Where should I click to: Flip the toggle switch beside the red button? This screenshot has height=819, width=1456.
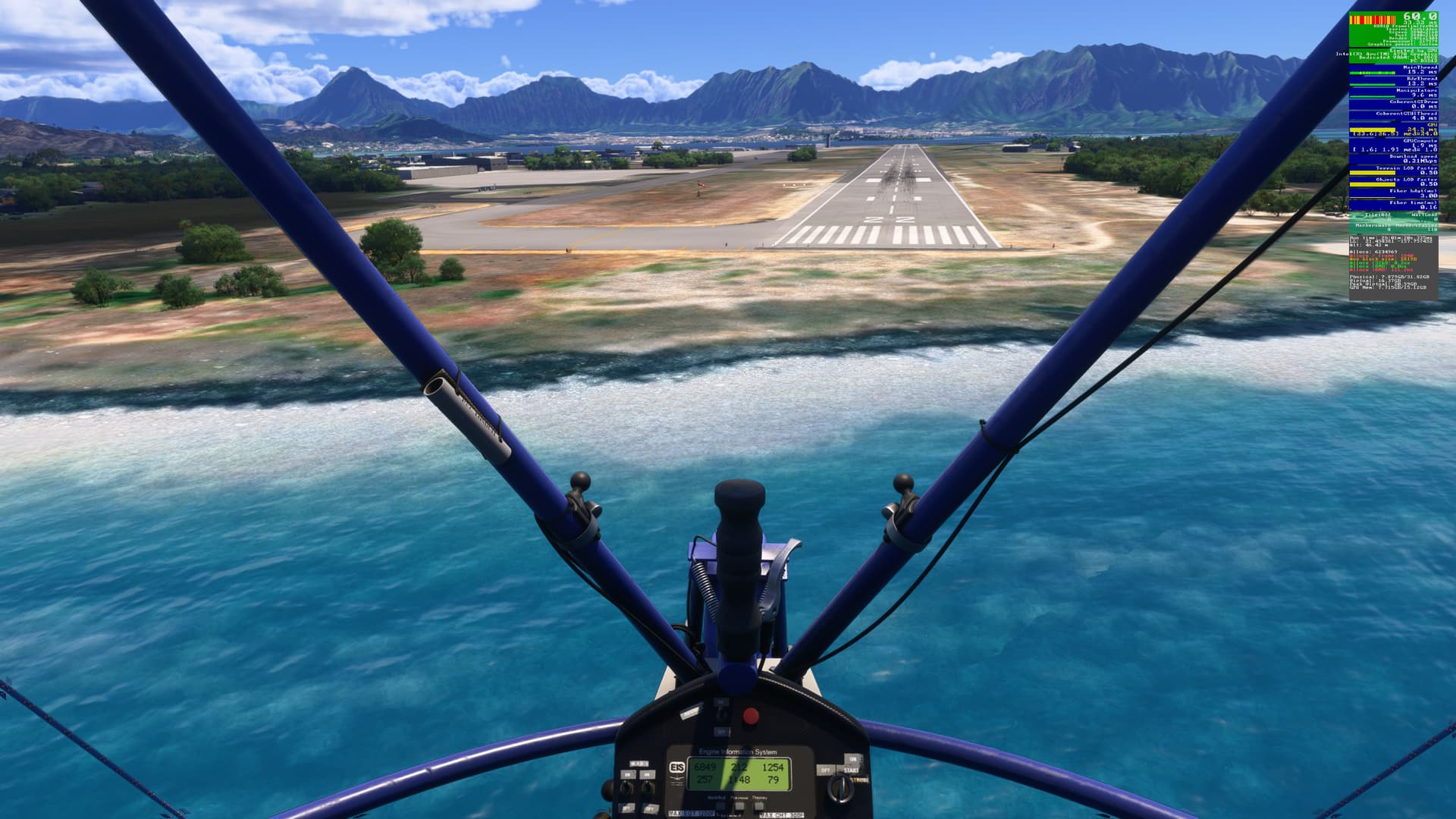click(722, 714)
